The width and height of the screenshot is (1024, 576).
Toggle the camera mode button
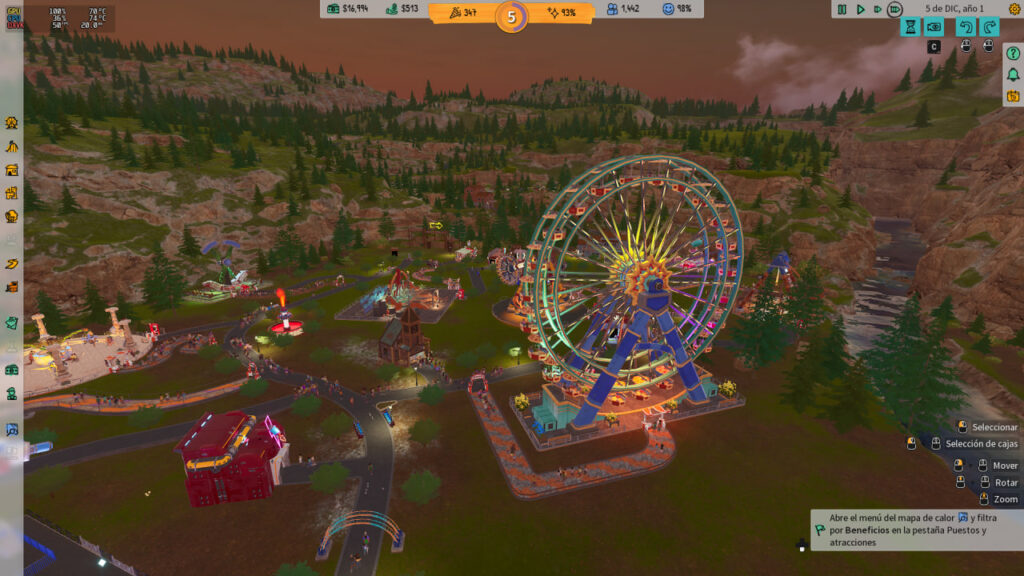(x=935, y=27)
